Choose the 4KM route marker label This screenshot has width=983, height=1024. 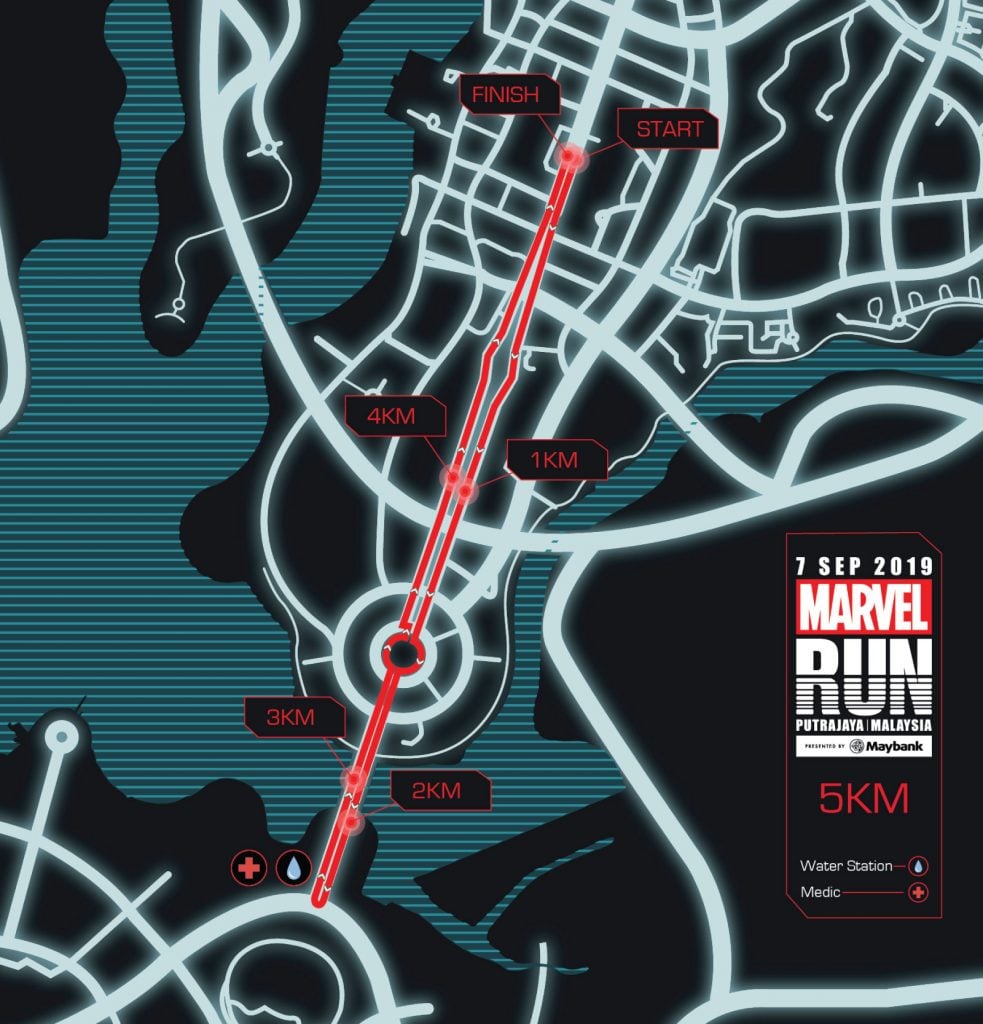tap(391, 414)
